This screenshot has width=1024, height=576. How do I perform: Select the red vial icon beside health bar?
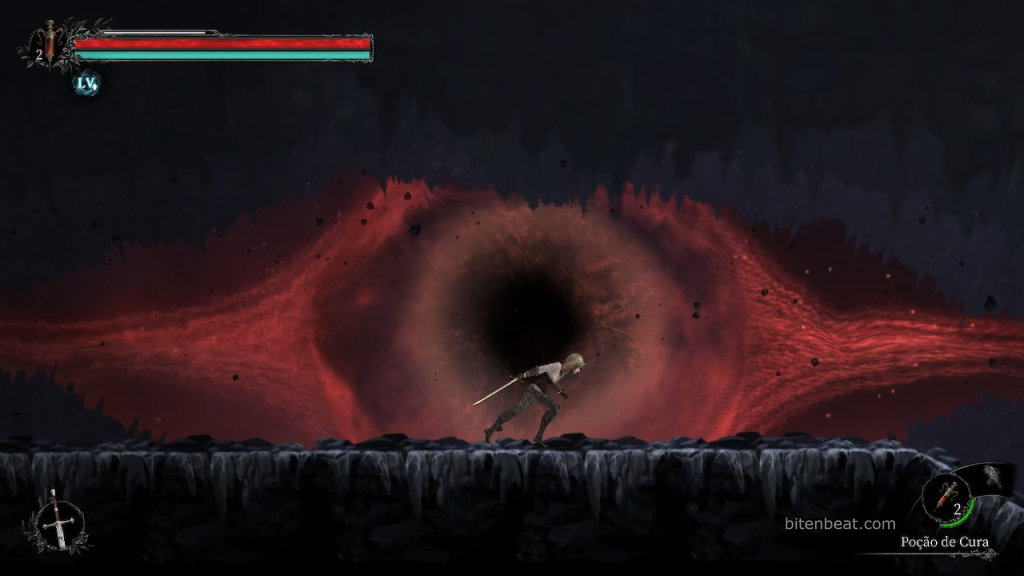click(x=50, y=42)
